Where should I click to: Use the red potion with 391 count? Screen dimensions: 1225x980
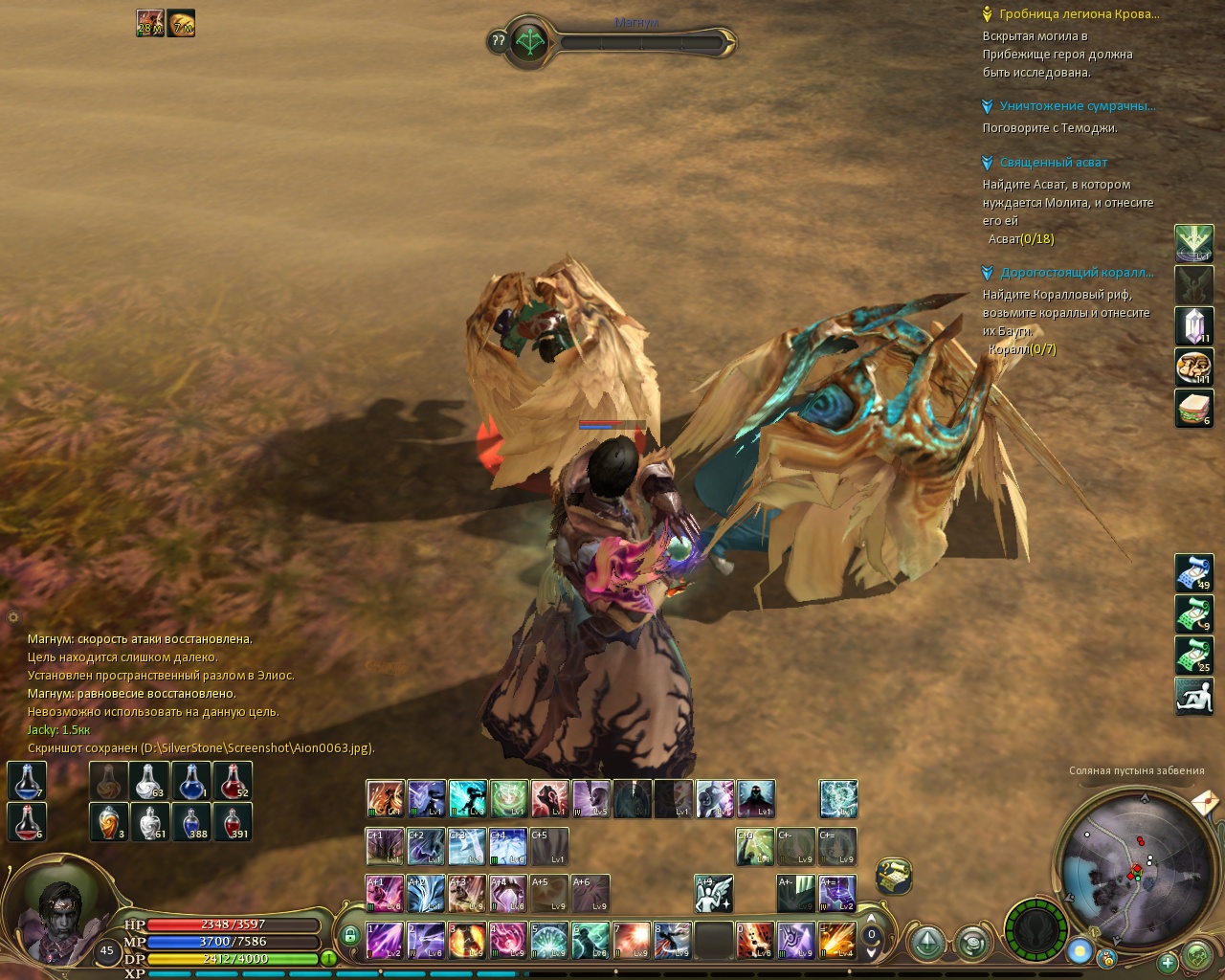233,822
